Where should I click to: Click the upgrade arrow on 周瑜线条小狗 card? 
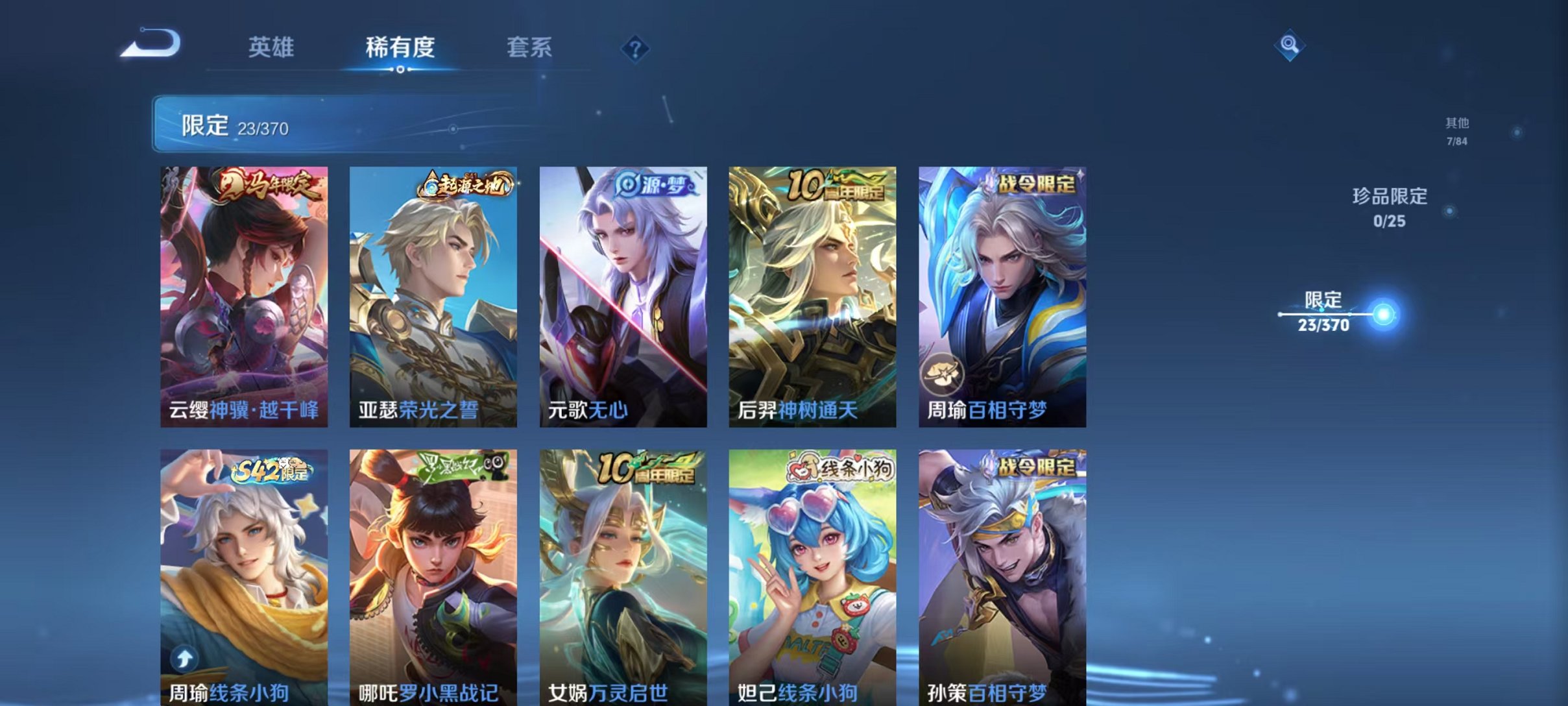pyautogui.click(x=184, y=660)
